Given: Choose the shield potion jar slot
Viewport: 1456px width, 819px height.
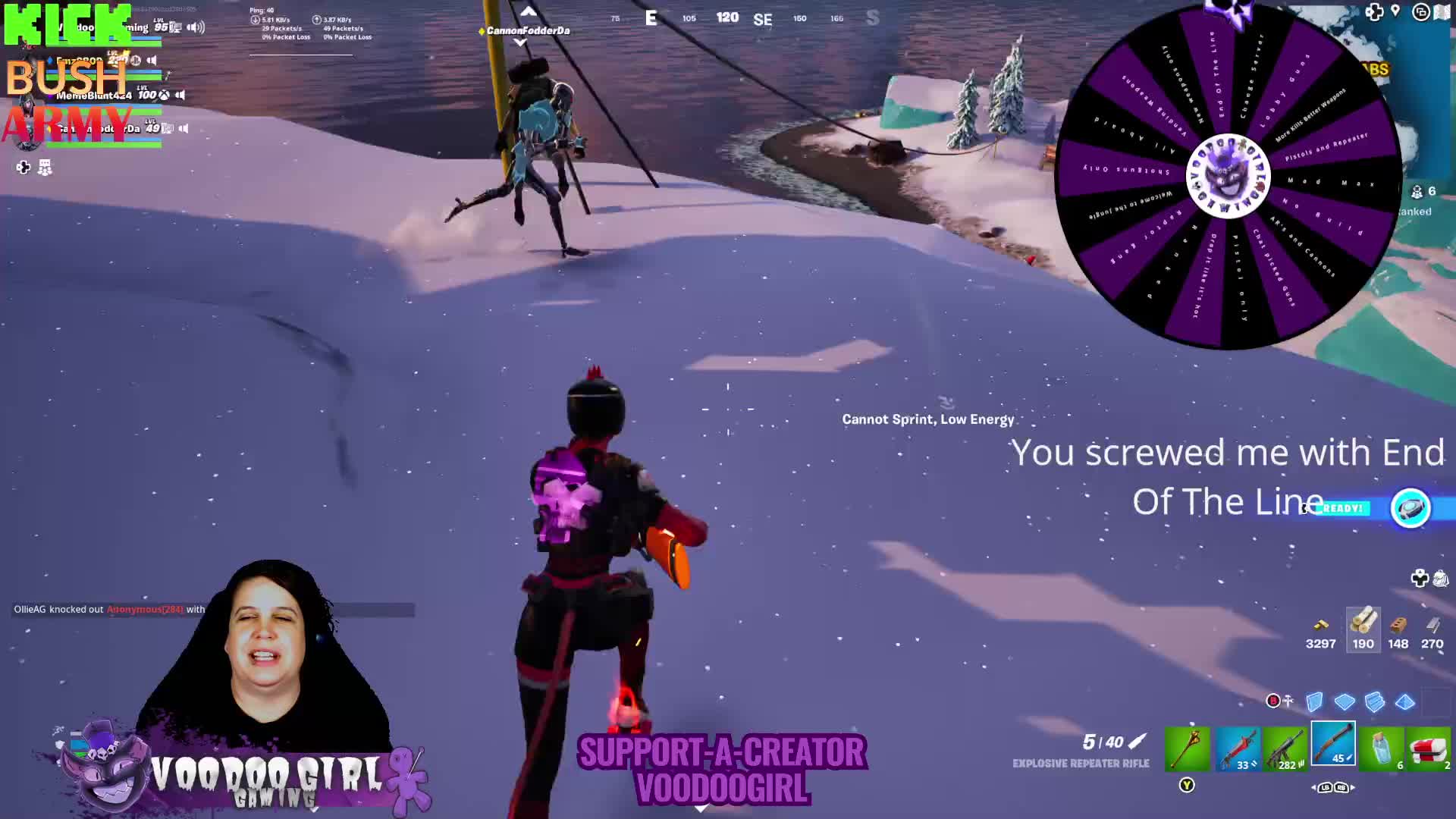Looking at the screenshot, I should [x=1381, y=748].
